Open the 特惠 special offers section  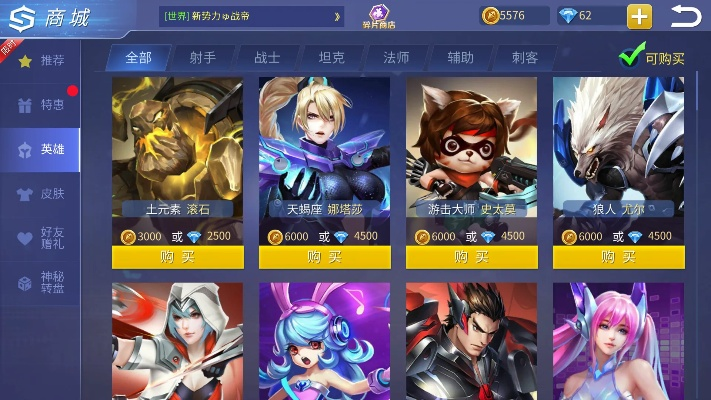pos(43,105)
